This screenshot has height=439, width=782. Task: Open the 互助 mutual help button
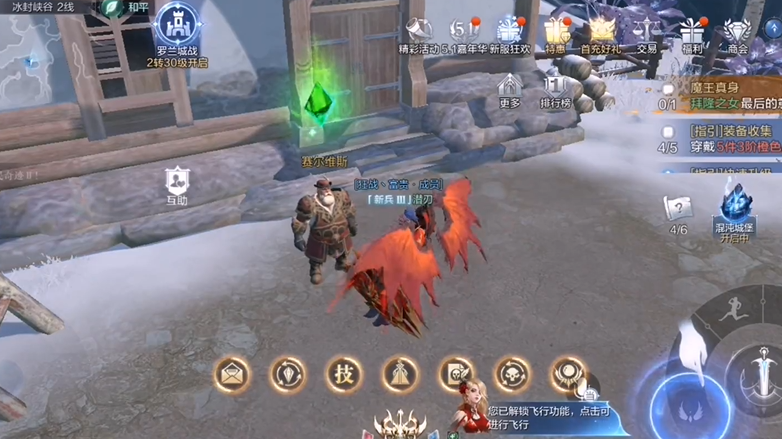coord(177,185)
